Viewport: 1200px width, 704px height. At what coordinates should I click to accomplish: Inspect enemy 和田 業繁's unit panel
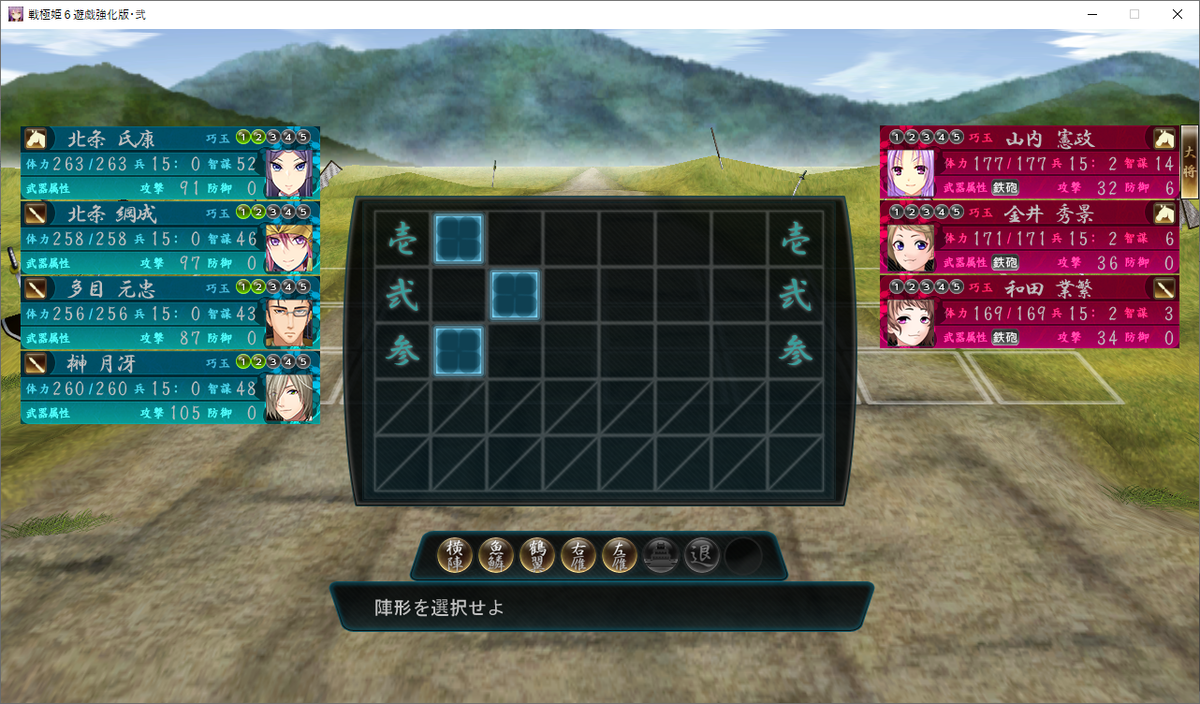click(x=1029, y=312)
